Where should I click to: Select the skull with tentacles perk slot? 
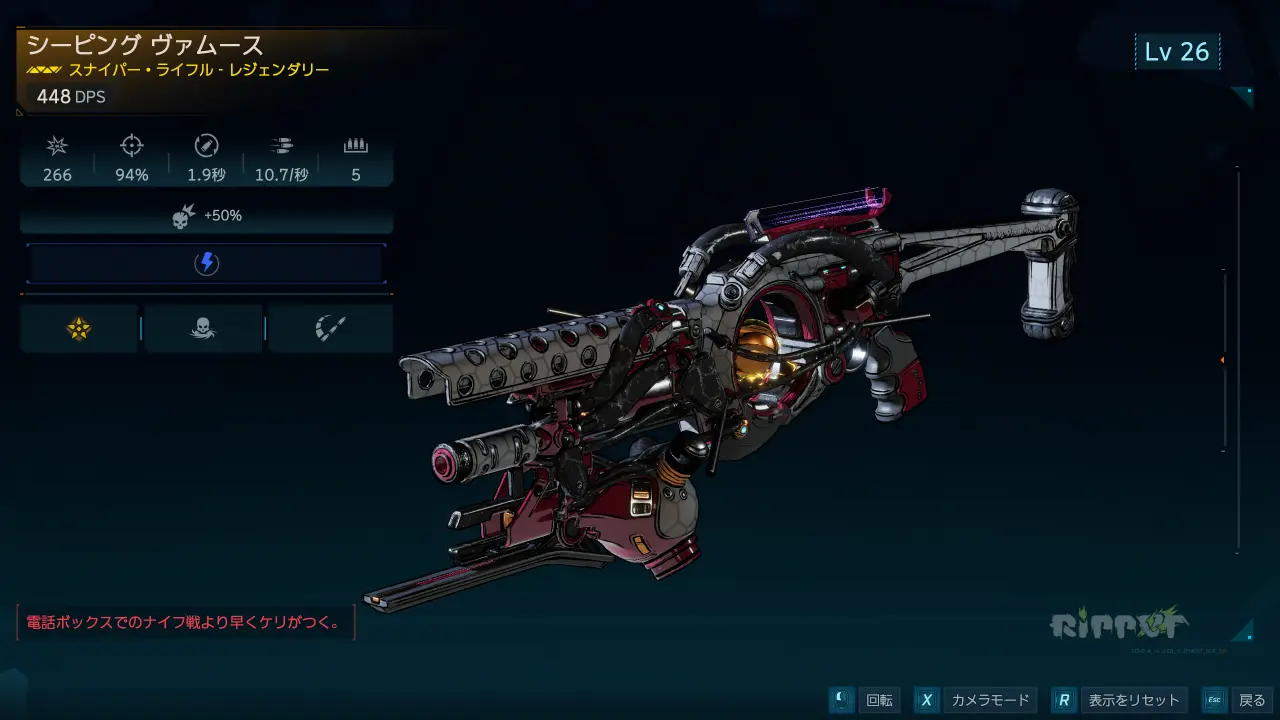click(x=203, y=328)
